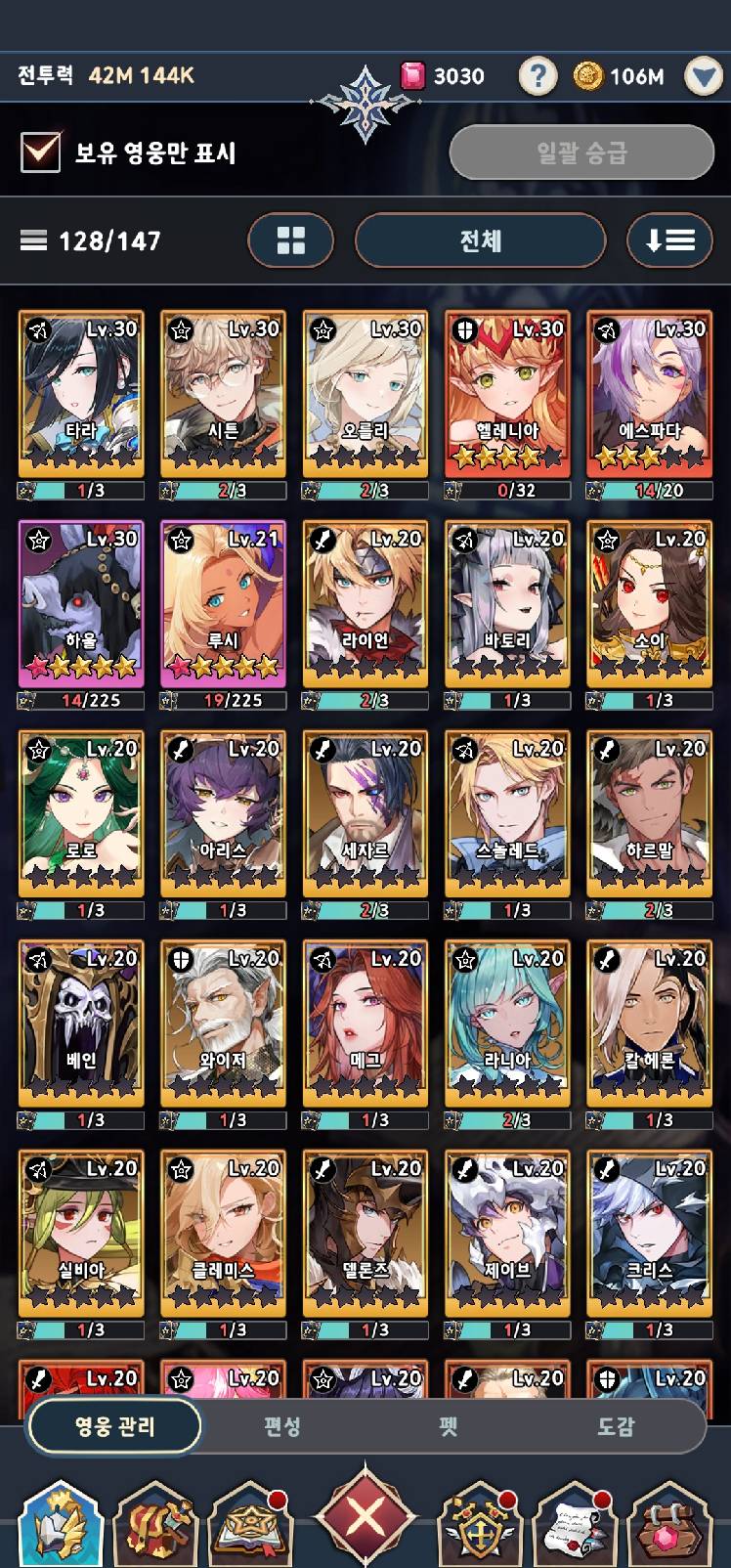Choose the hero card 하울
The height and width of the screenshot is (1568, 731).
tap(81, 604)
